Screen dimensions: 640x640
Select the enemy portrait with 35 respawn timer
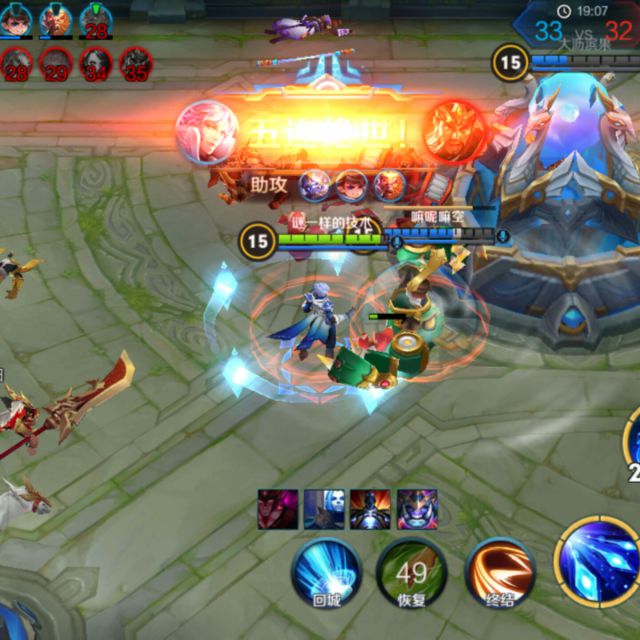137,65
